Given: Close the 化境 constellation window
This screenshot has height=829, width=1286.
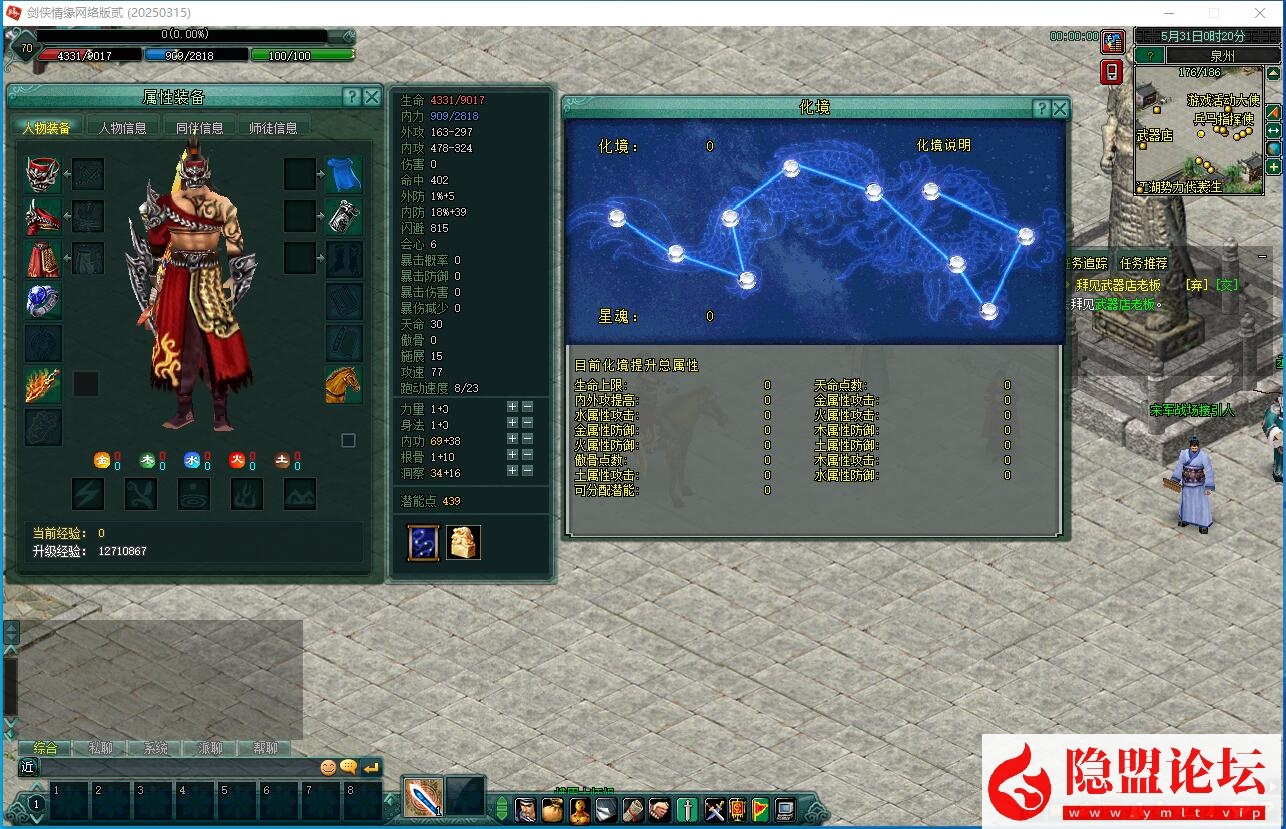Looking at the screenshot, I should (1060, 109).
